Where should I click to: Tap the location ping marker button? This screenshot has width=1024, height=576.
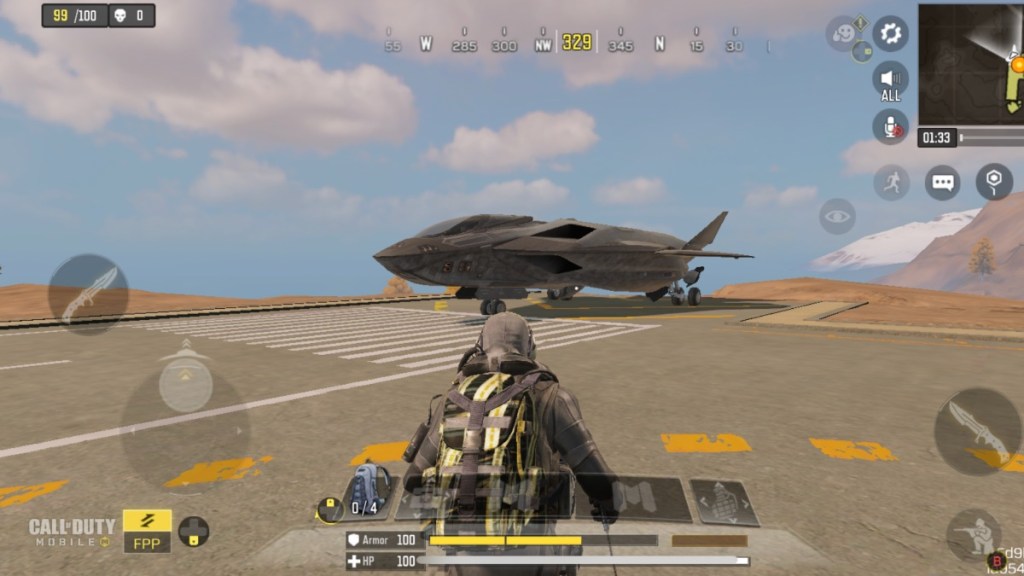click(993, 181)
